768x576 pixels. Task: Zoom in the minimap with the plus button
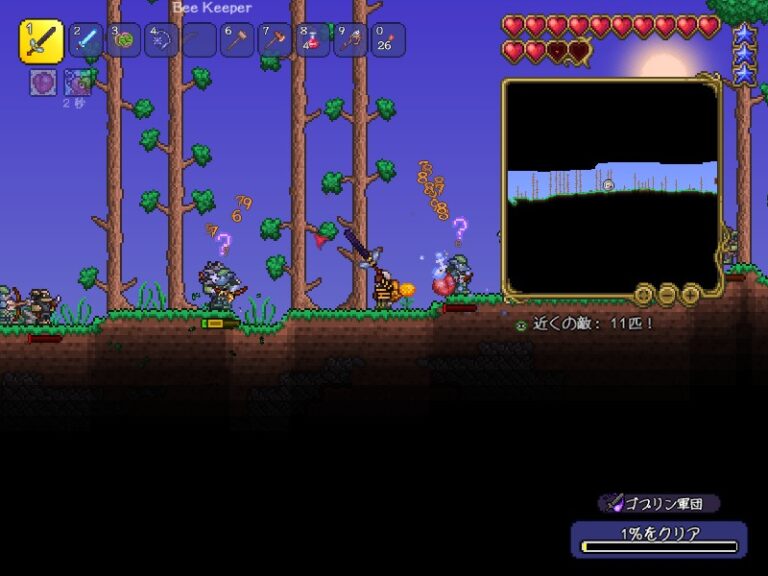(x=690, y=294)
